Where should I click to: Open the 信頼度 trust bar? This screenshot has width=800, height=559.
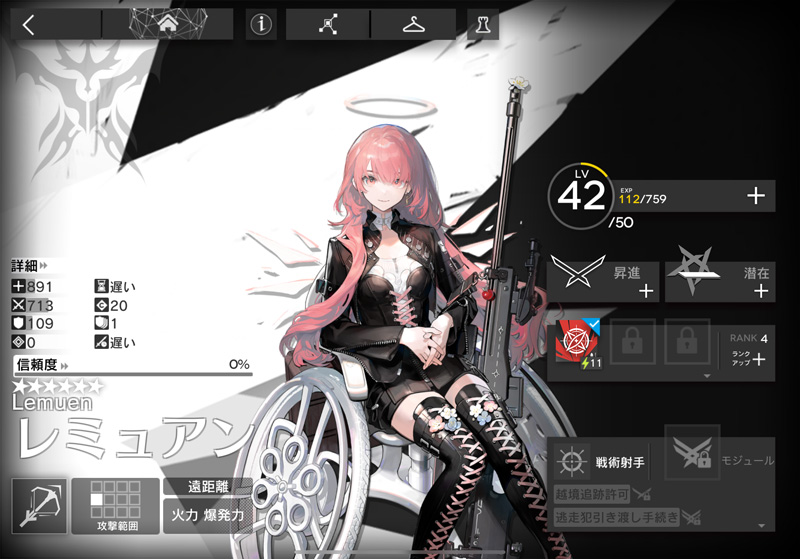(x=131, y=366)
